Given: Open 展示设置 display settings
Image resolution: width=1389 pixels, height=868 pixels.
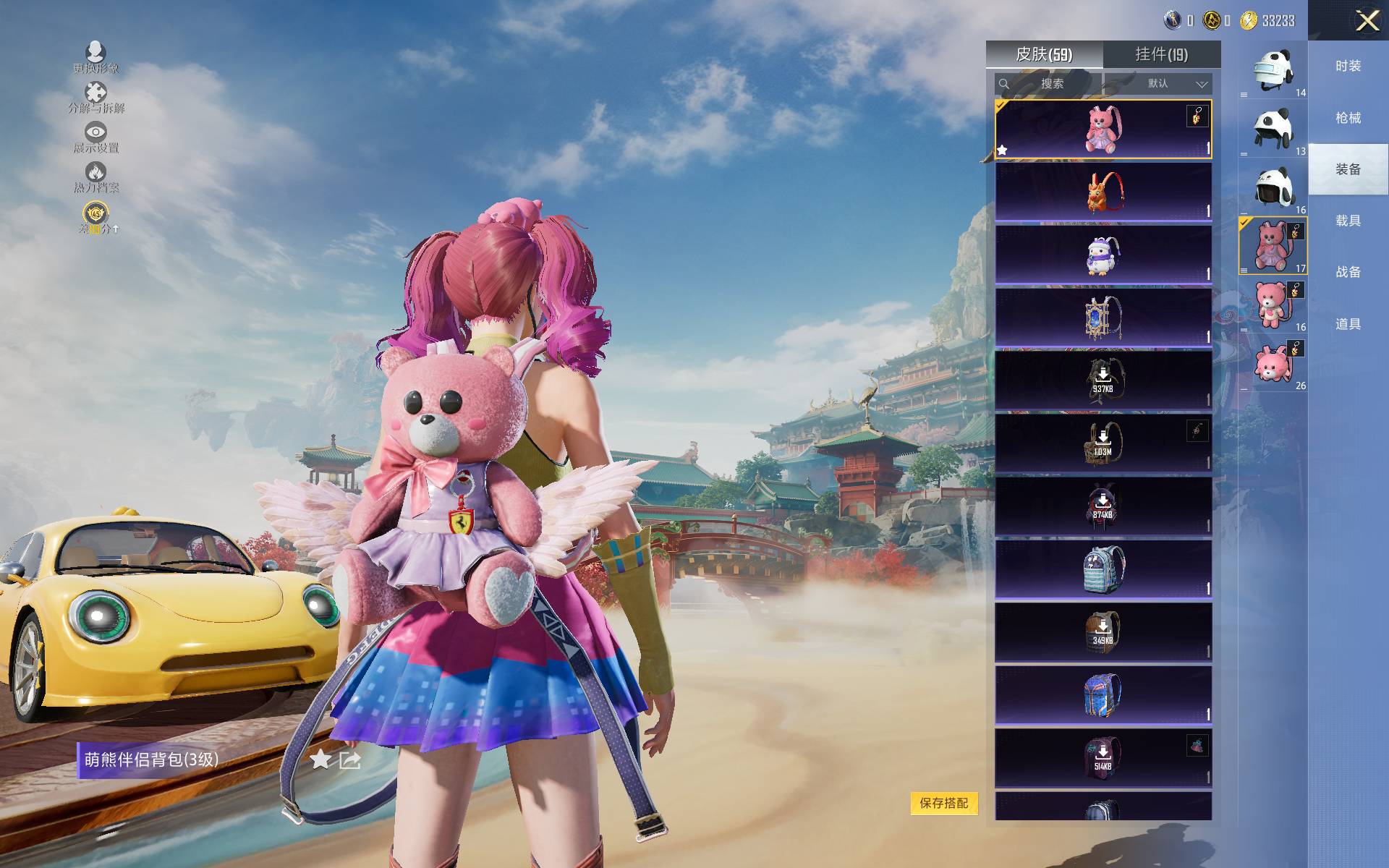Looking at the screenshot, I should click(x=95, y=137).
